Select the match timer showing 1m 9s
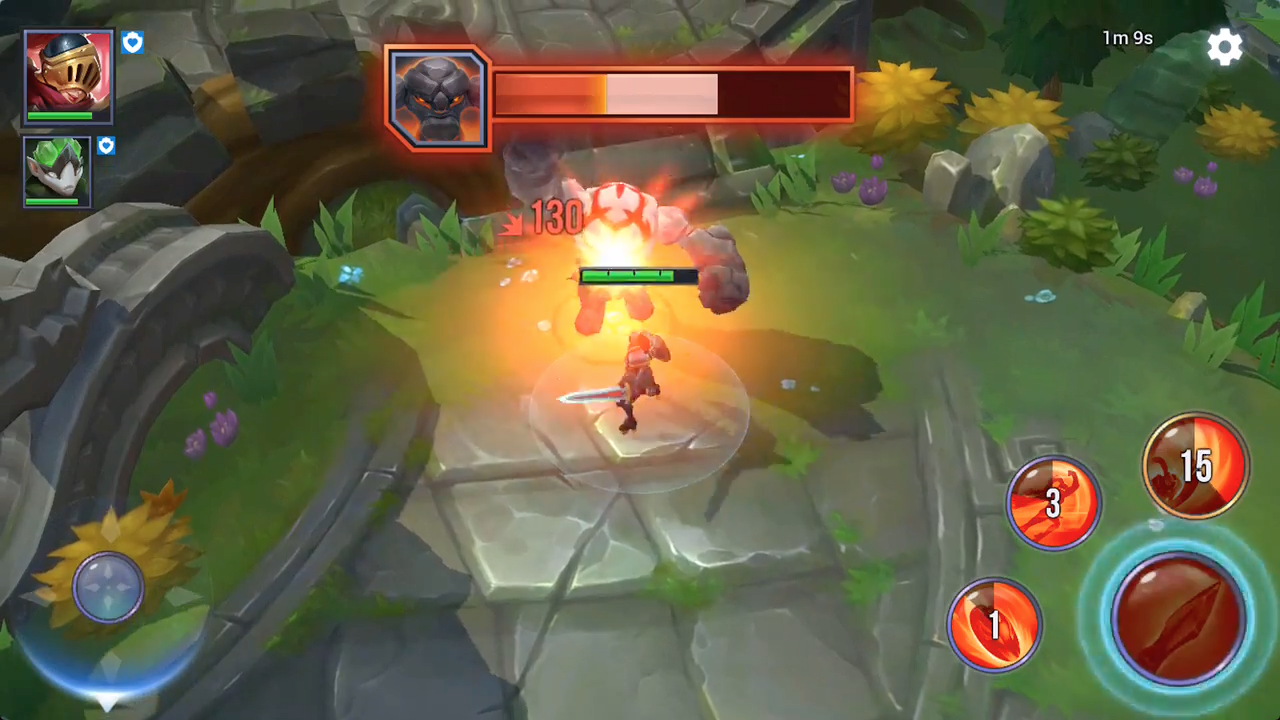This screenshot has width=1280, height=720. pos(1128,38)
